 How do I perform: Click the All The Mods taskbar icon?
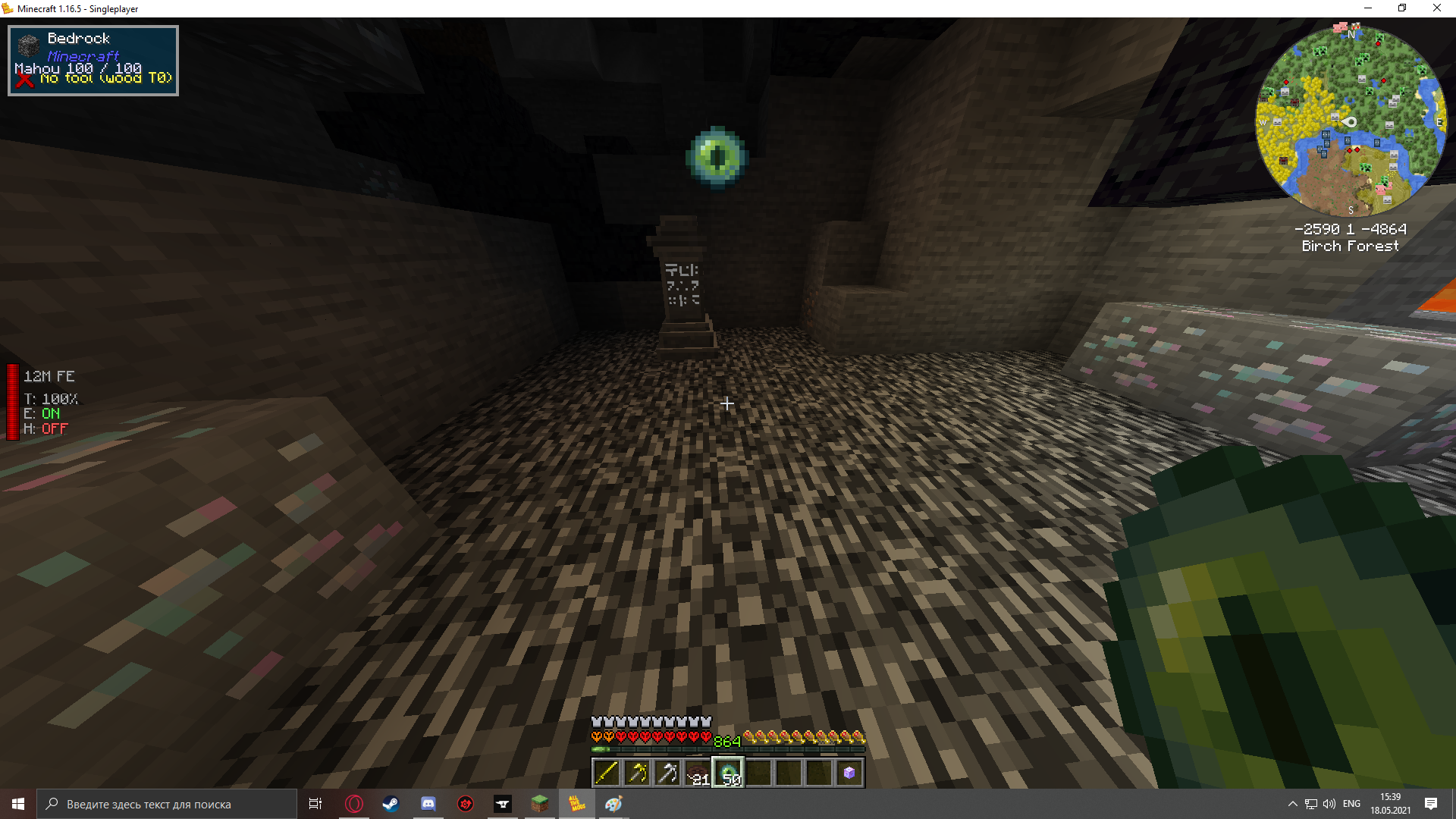click(576, 804)
